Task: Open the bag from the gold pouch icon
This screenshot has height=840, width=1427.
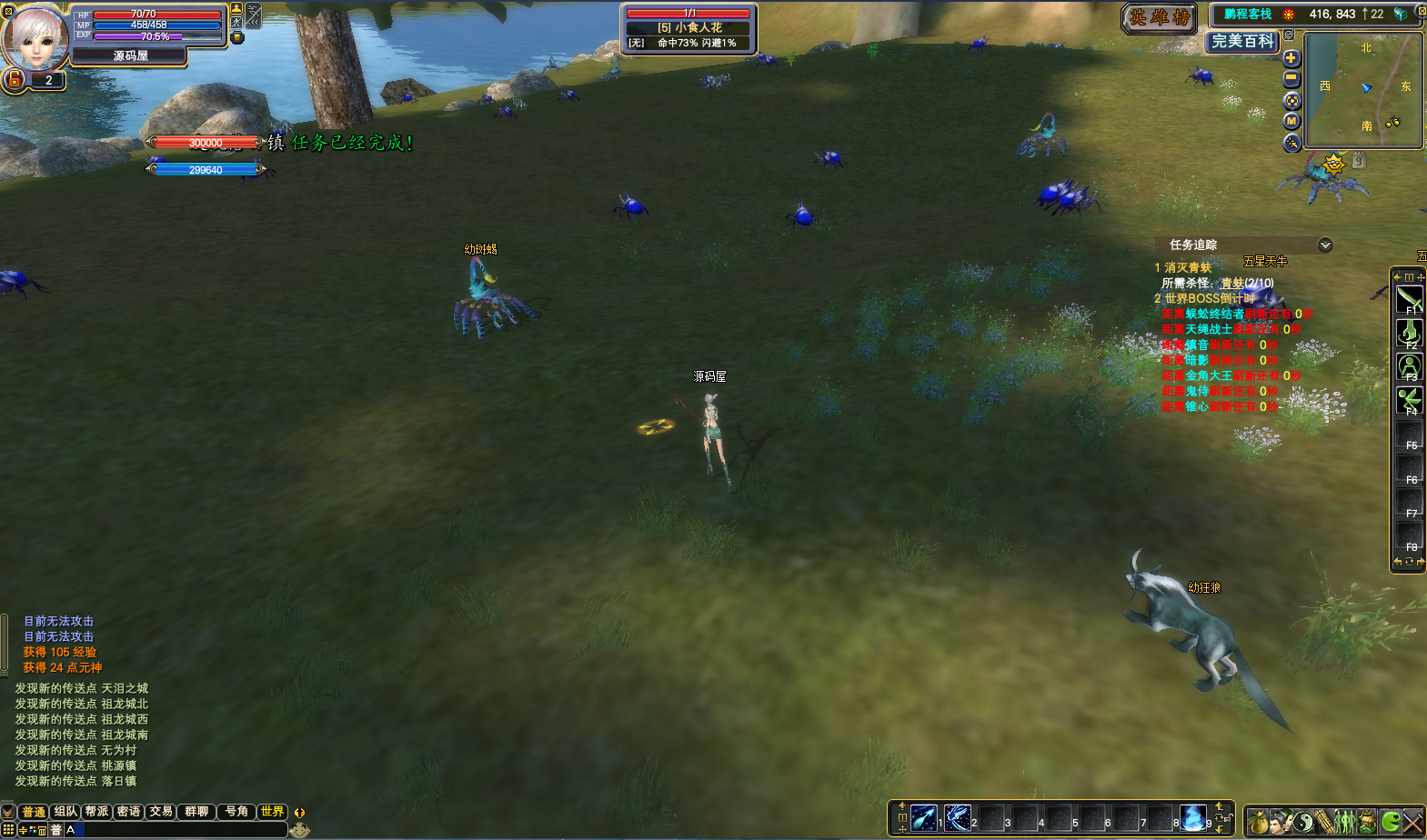Action: click(x=1258, y=822)
